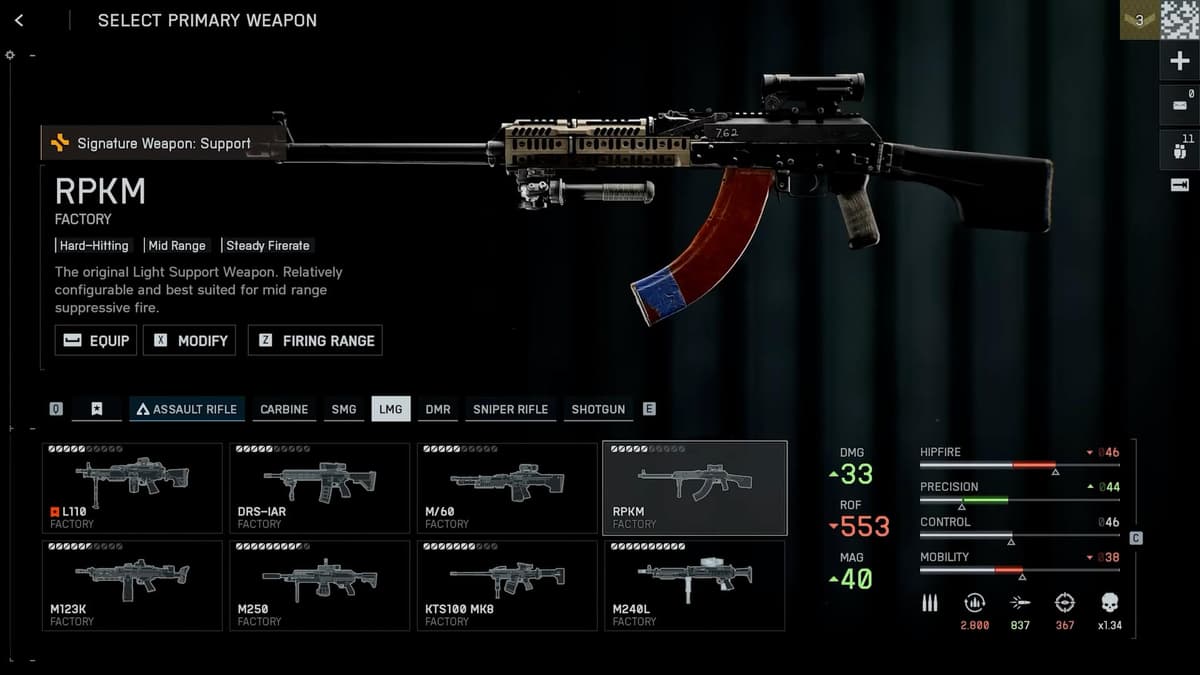Show the SMG weapon category

[x=343, y=409]
